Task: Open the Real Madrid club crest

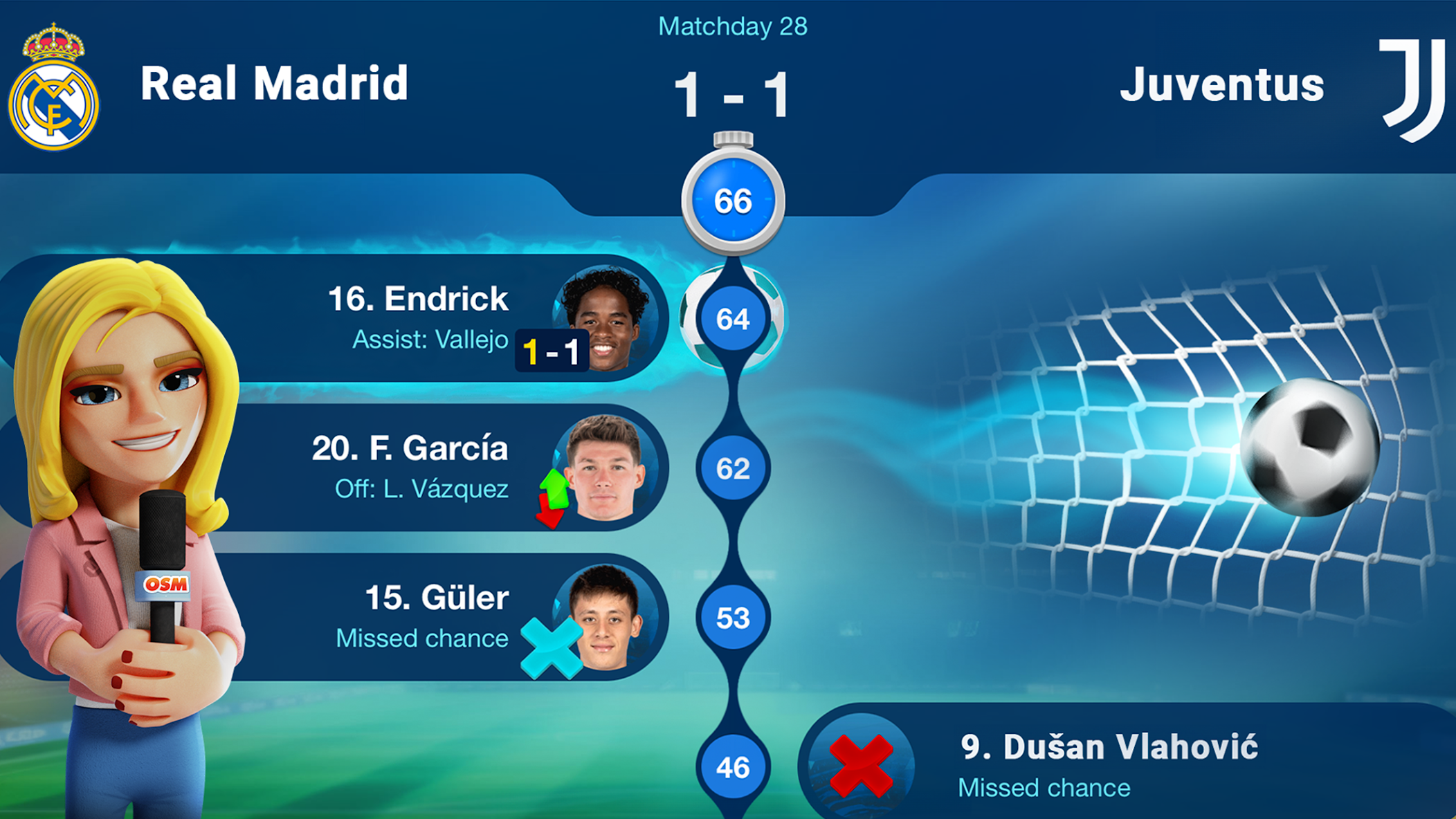Action: coord(54,88)
